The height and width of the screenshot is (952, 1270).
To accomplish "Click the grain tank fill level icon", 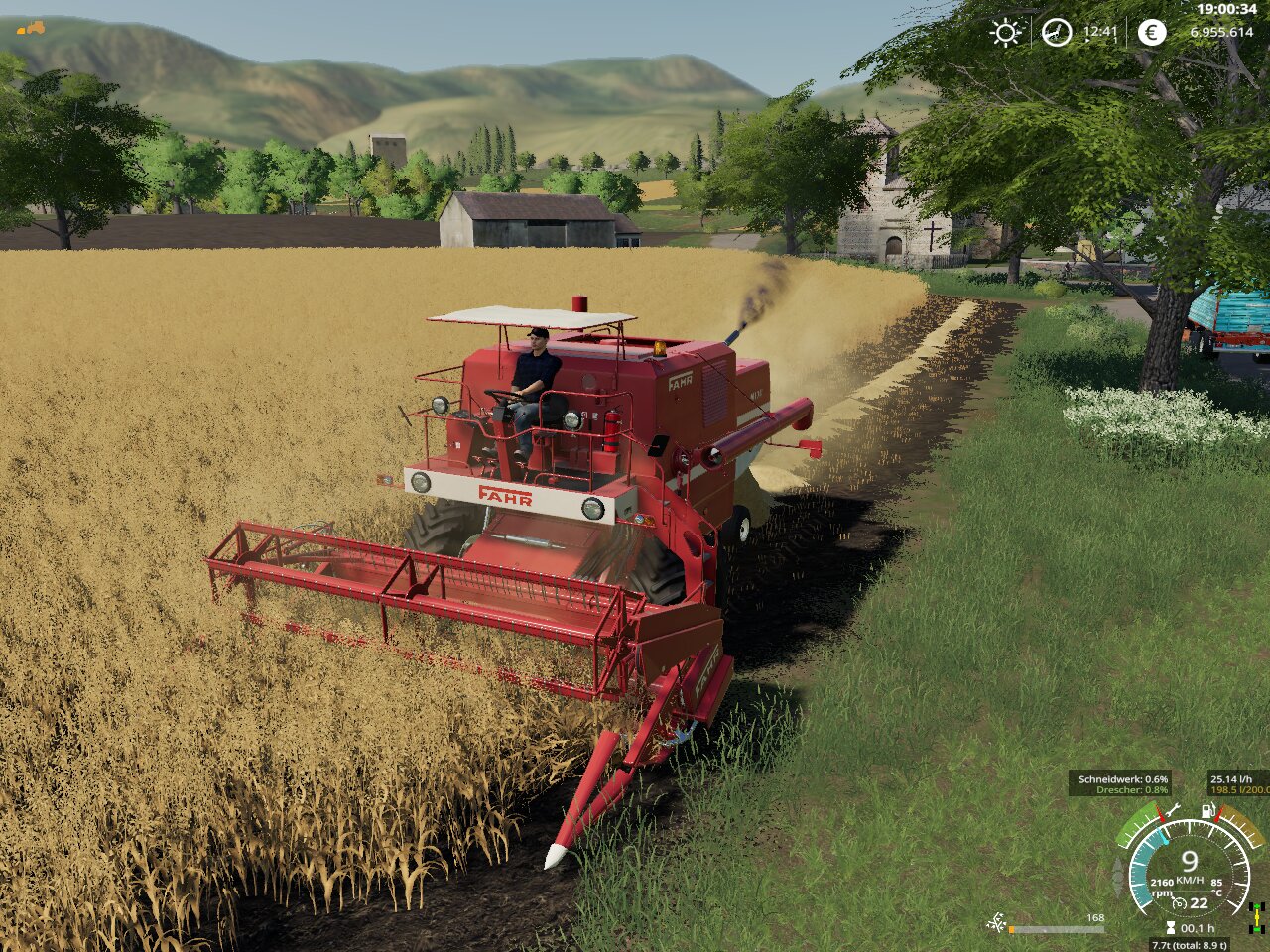I will click(x=995, y=924).
